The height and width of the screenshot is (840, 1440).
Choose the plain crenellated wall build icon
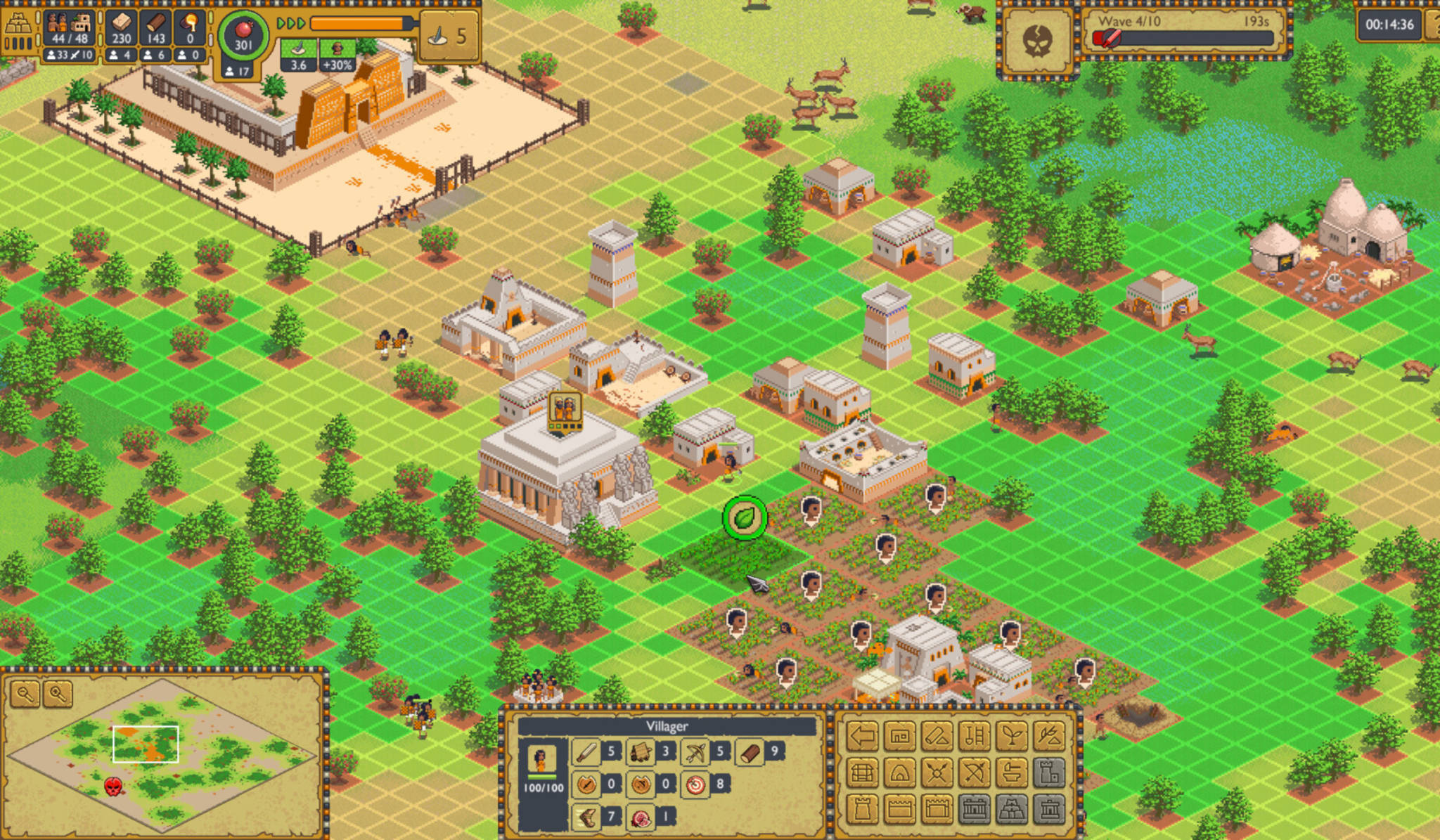point(900,810)
